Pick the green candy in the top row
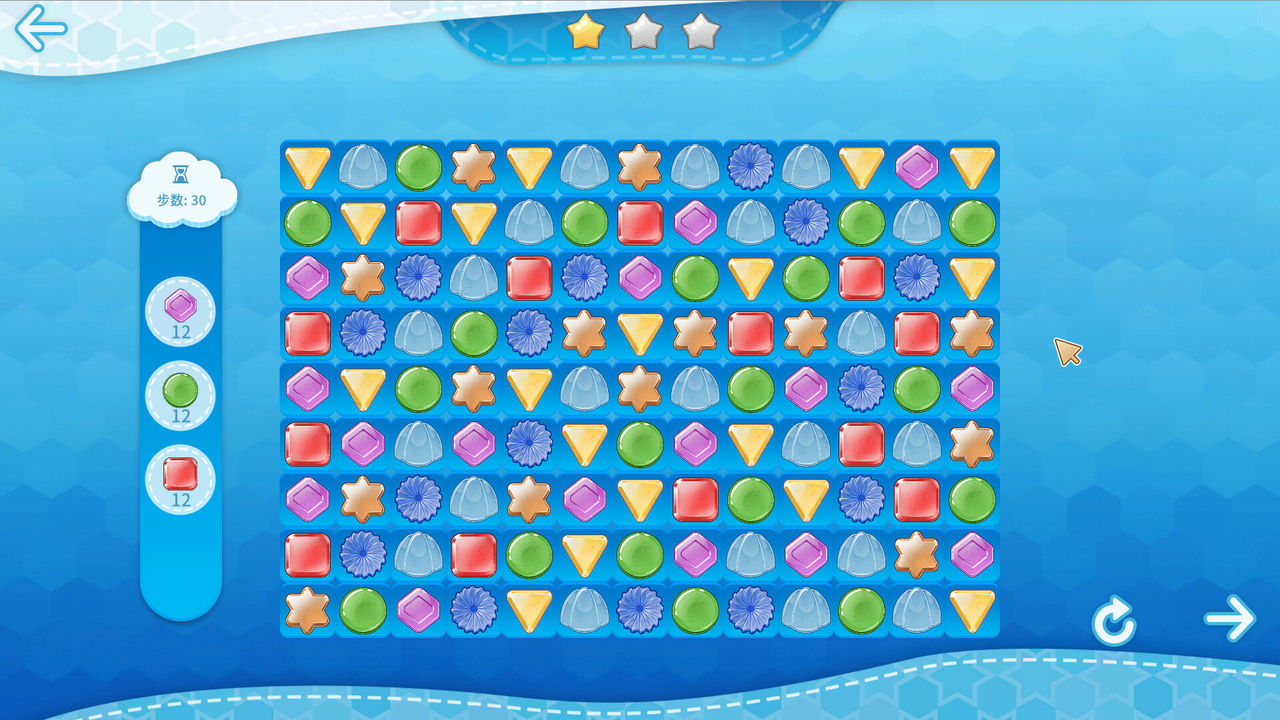Viewport: 1280px width, 720px height. 418,167
